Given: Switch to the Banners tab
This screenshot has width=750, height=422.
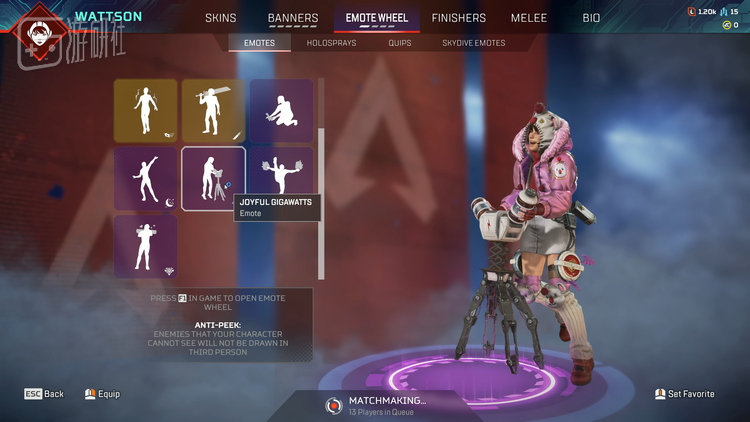Looking at the screenshot, I should point(293,18).
